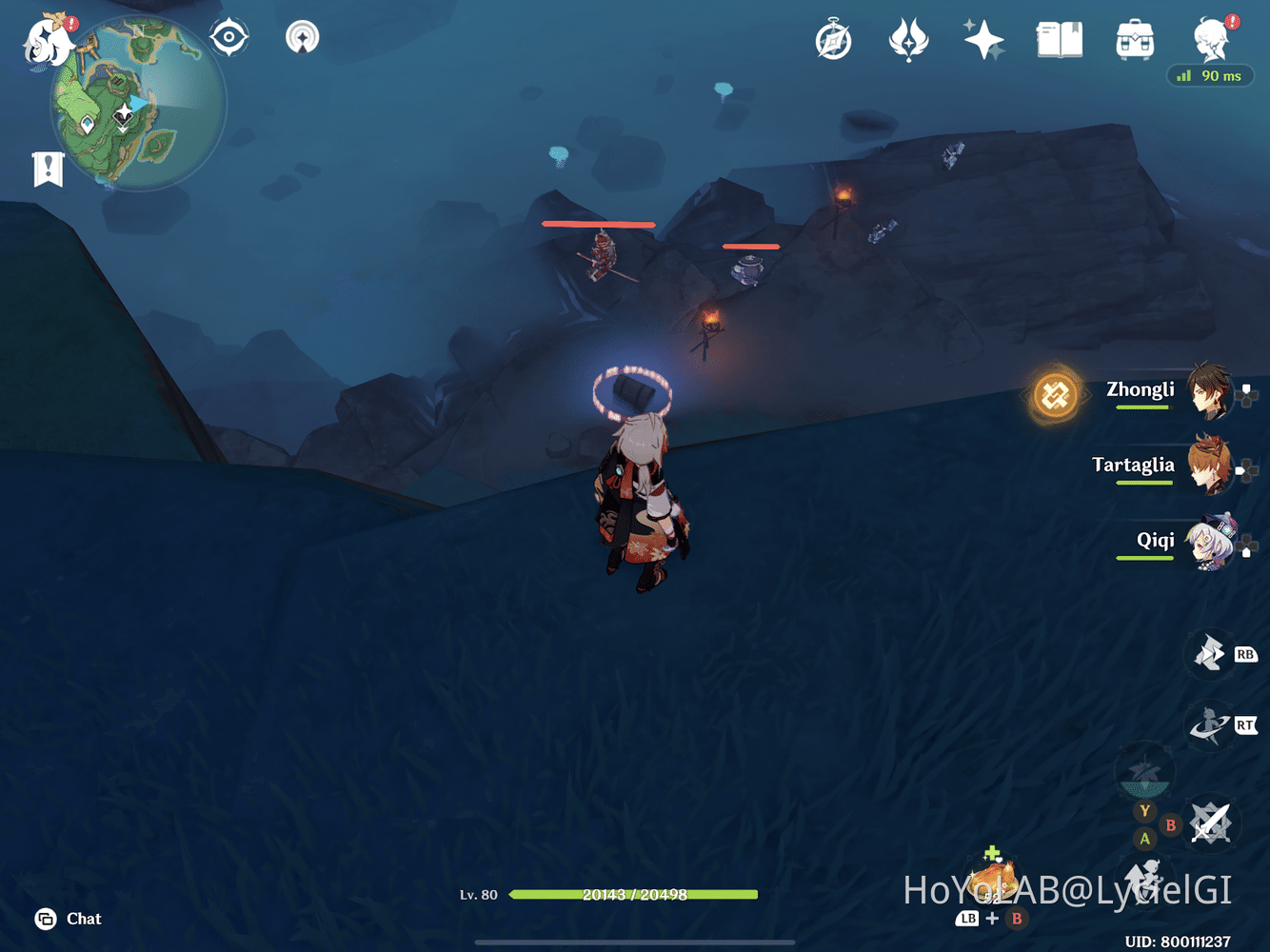Open the Battle Pass wings icon

point(908,39)
